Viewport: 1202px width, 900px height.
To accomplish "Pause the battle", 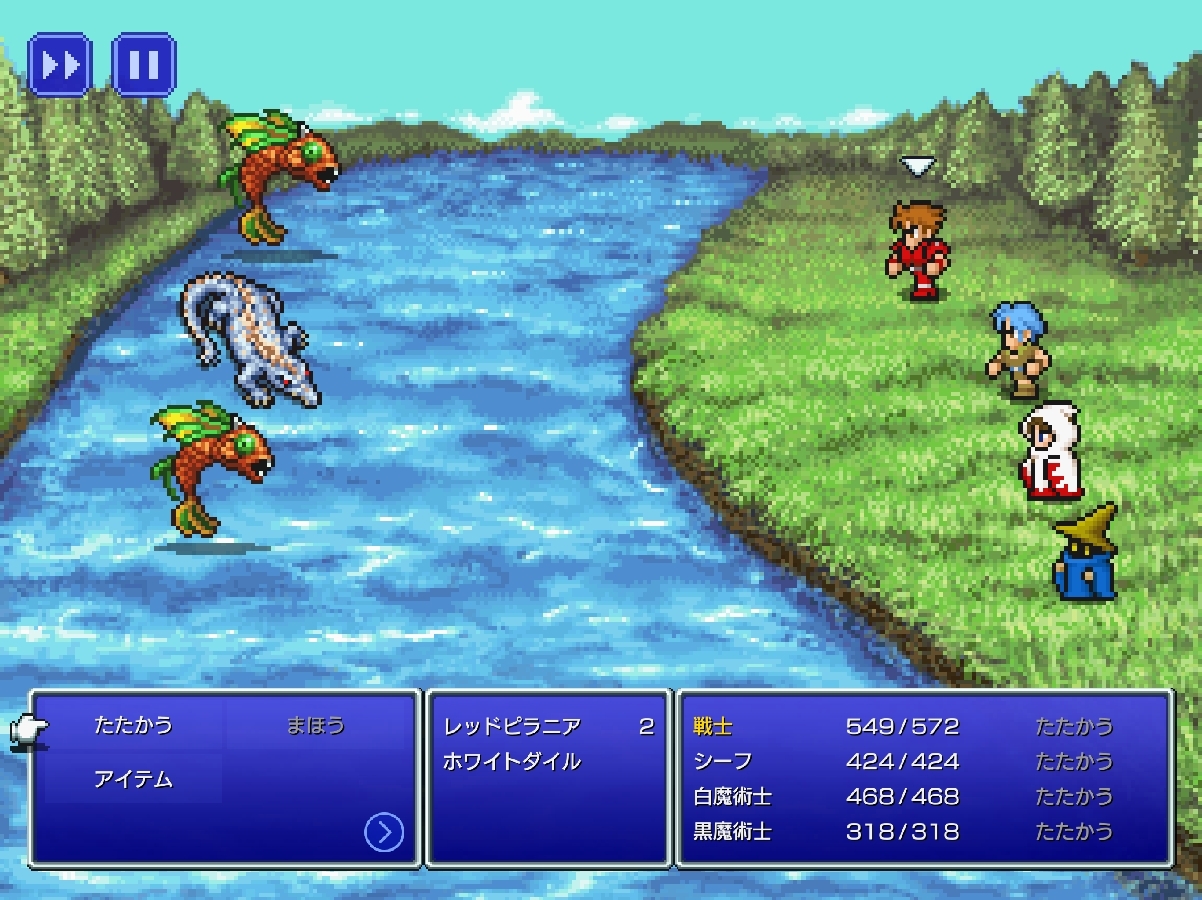I will pos(144,65).
